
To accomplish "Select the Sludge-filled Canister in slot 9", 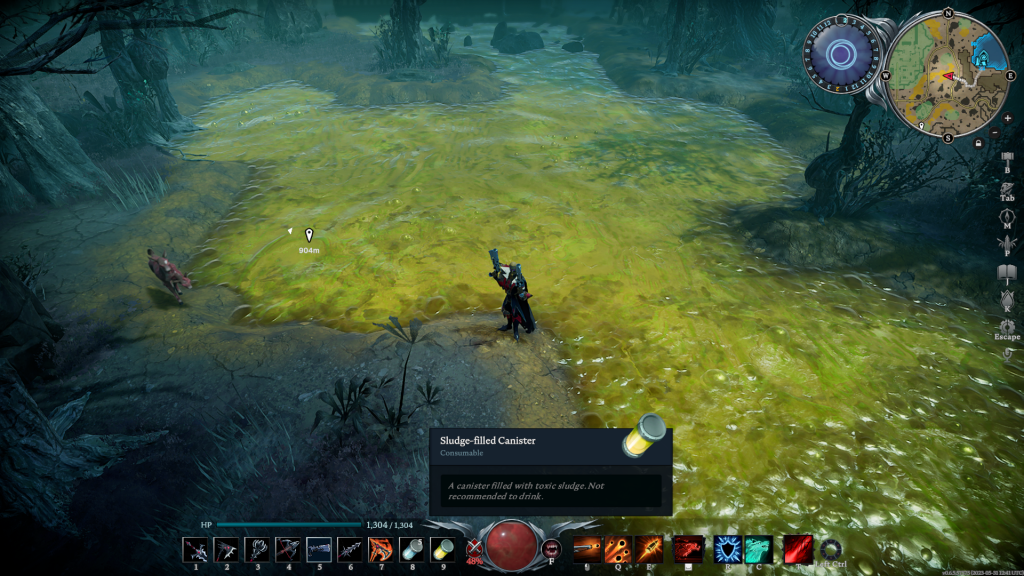I will pyautogui.click(x=441, y=549).
